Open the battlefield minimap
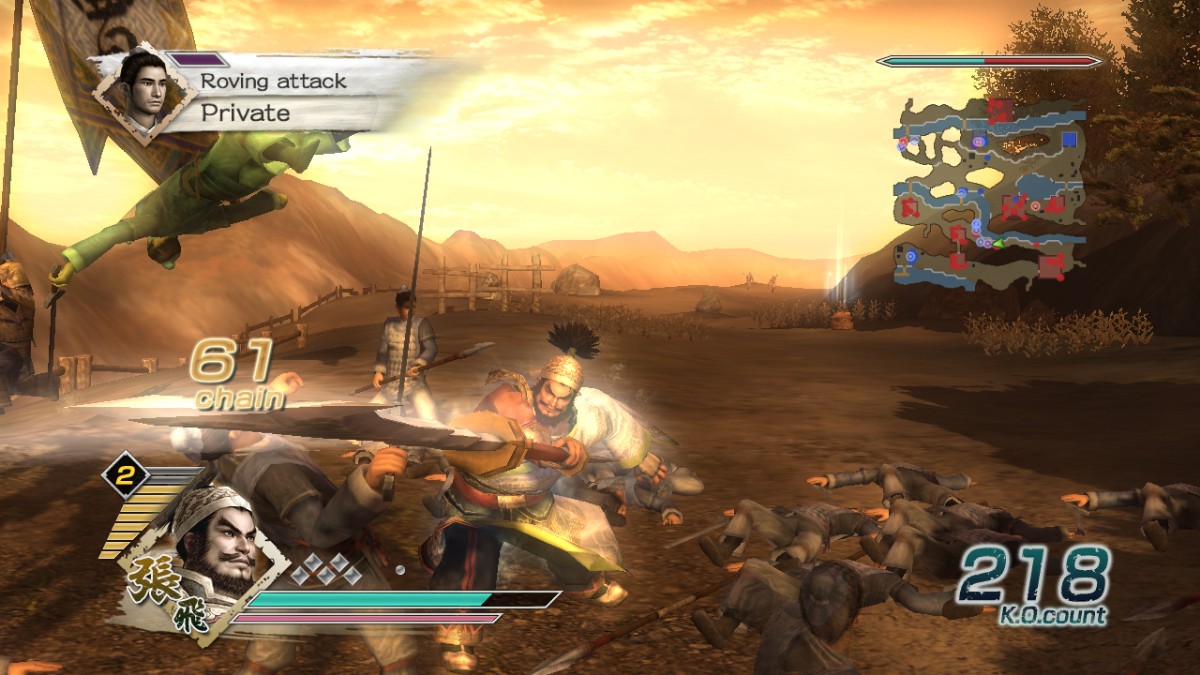The image size is (1200, 675). pyautogui.click(x=989, y=190)
